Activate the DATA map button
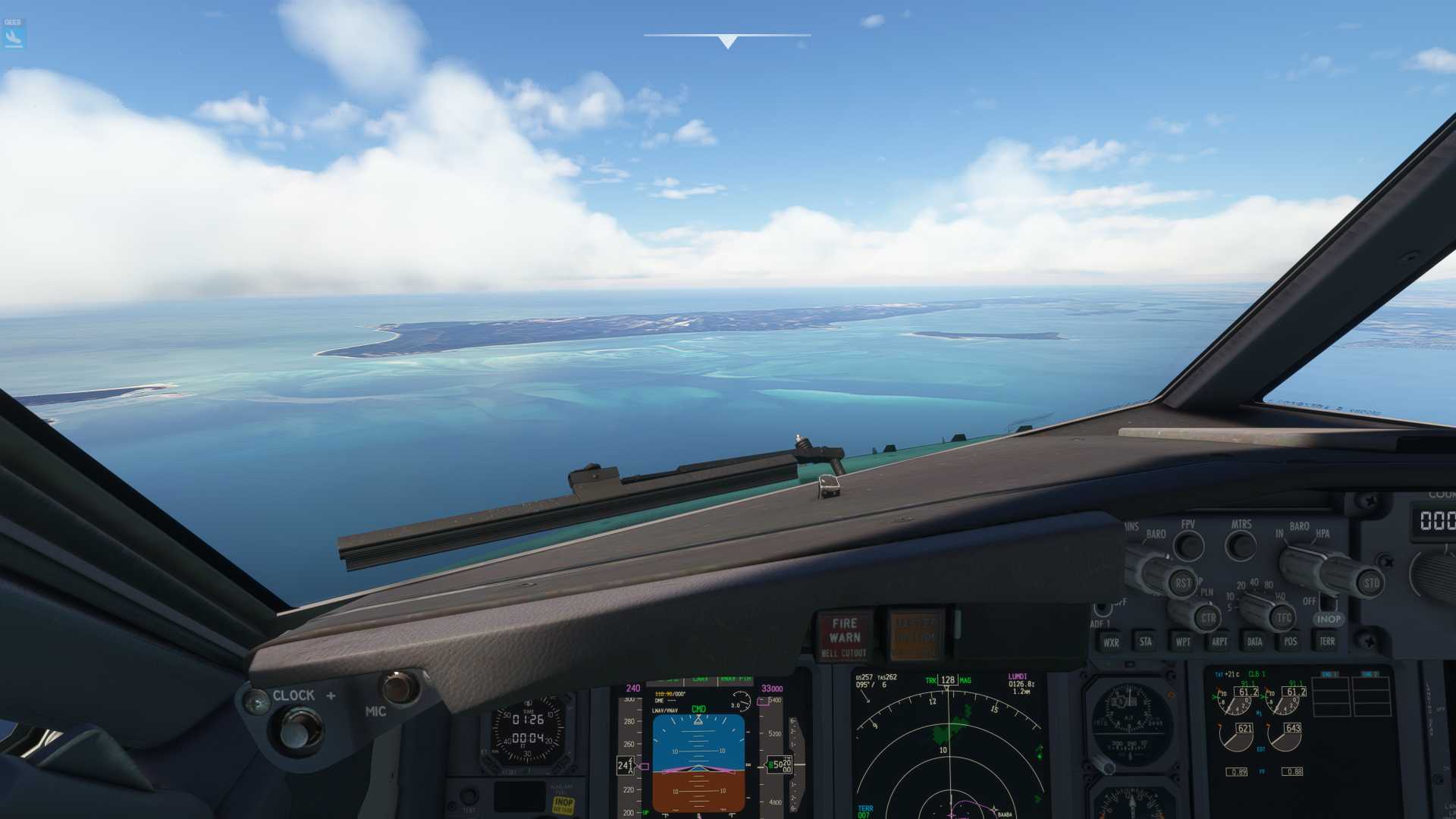Screen dimensions: 1456x819 tap(1255, 642)
